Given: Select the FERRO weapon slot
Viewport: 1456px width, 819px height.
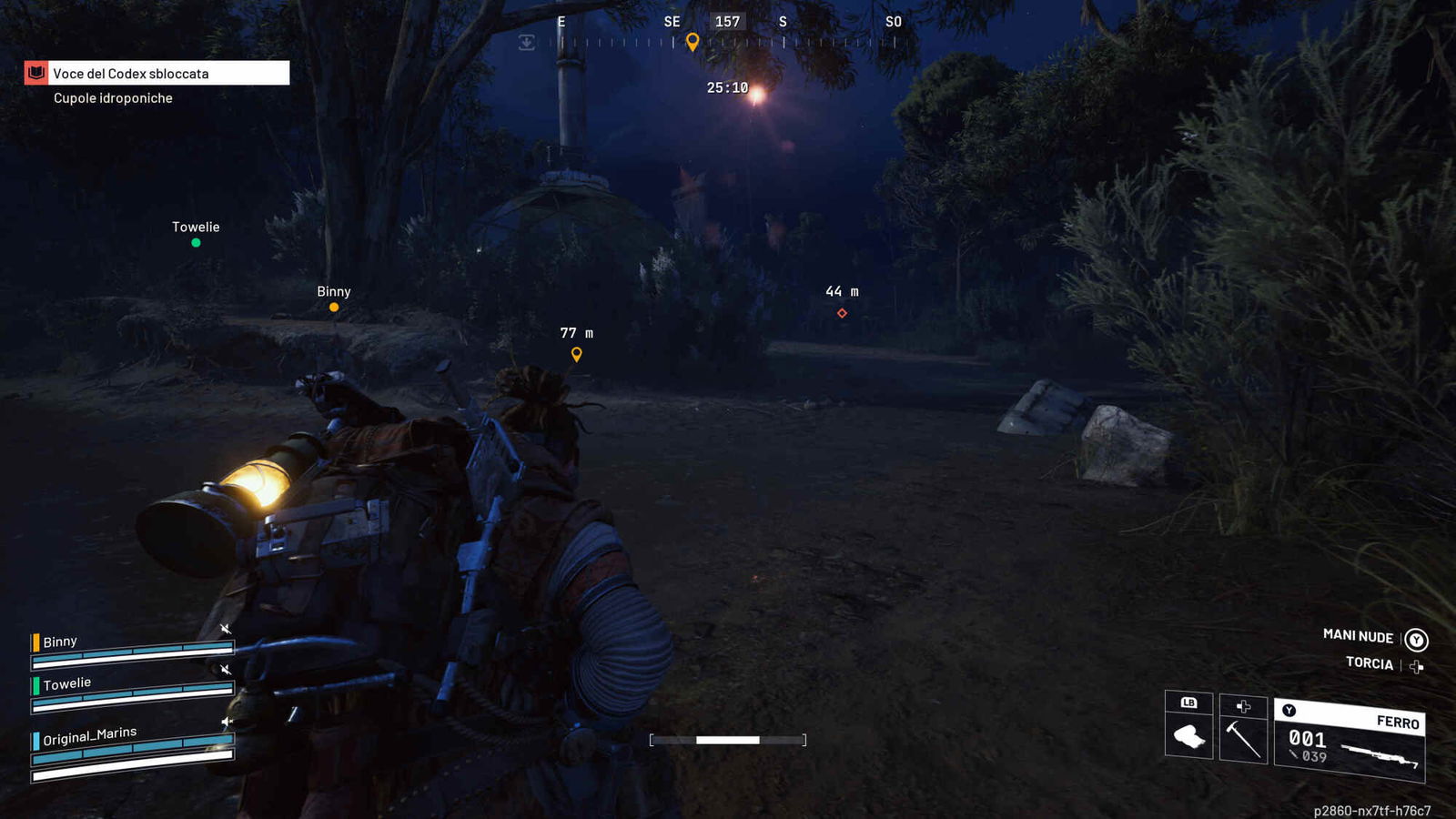Looking at the screenshot, I should tap(1349, 740).
